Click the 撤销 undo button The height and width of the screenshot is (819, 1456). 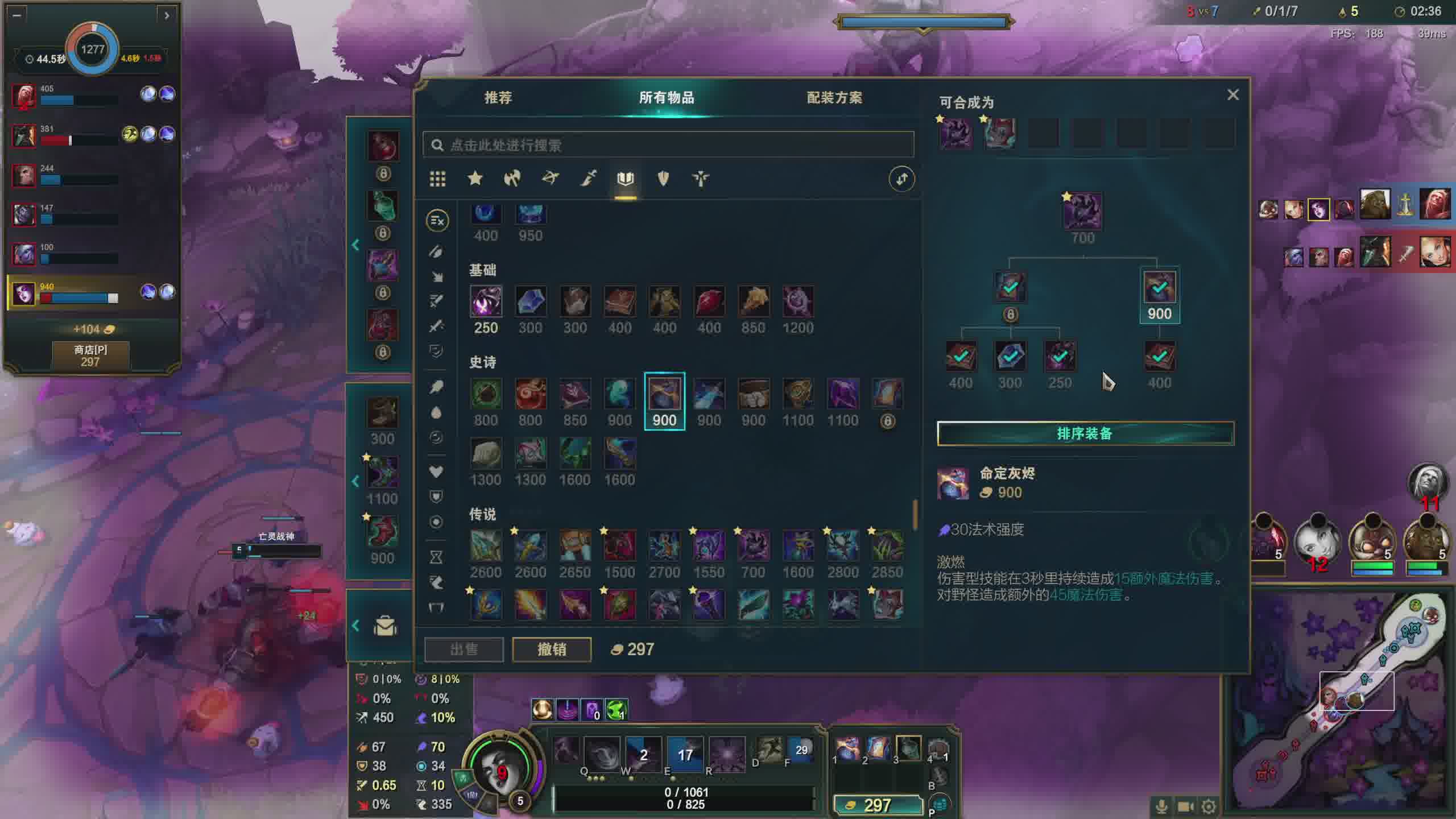click(551, 649)
